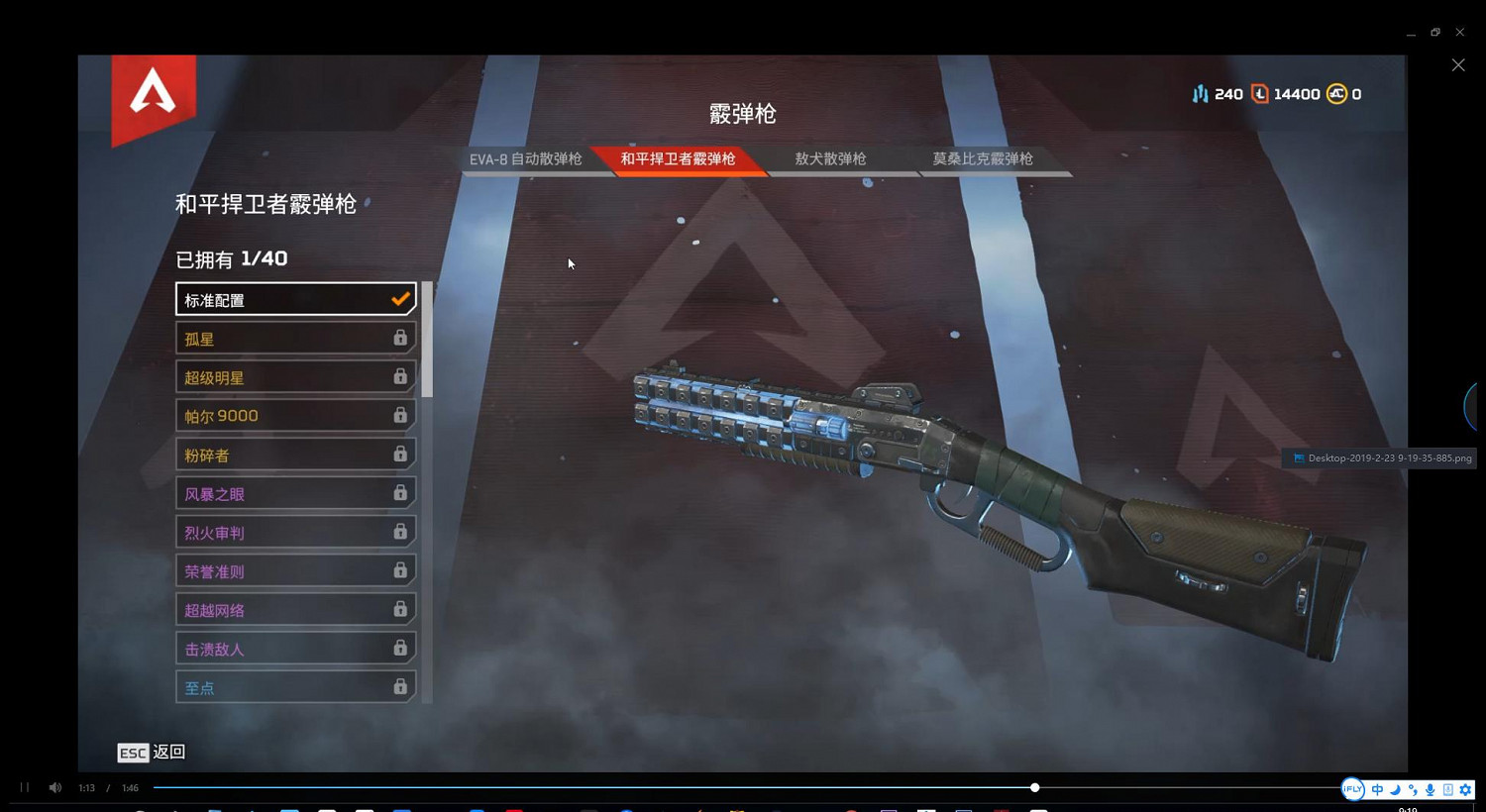The width and height of the screenshot is (1486, 812).
Task: Open the 莫桑比克霰弹枪 tab
Action: (x=981, y=158)
